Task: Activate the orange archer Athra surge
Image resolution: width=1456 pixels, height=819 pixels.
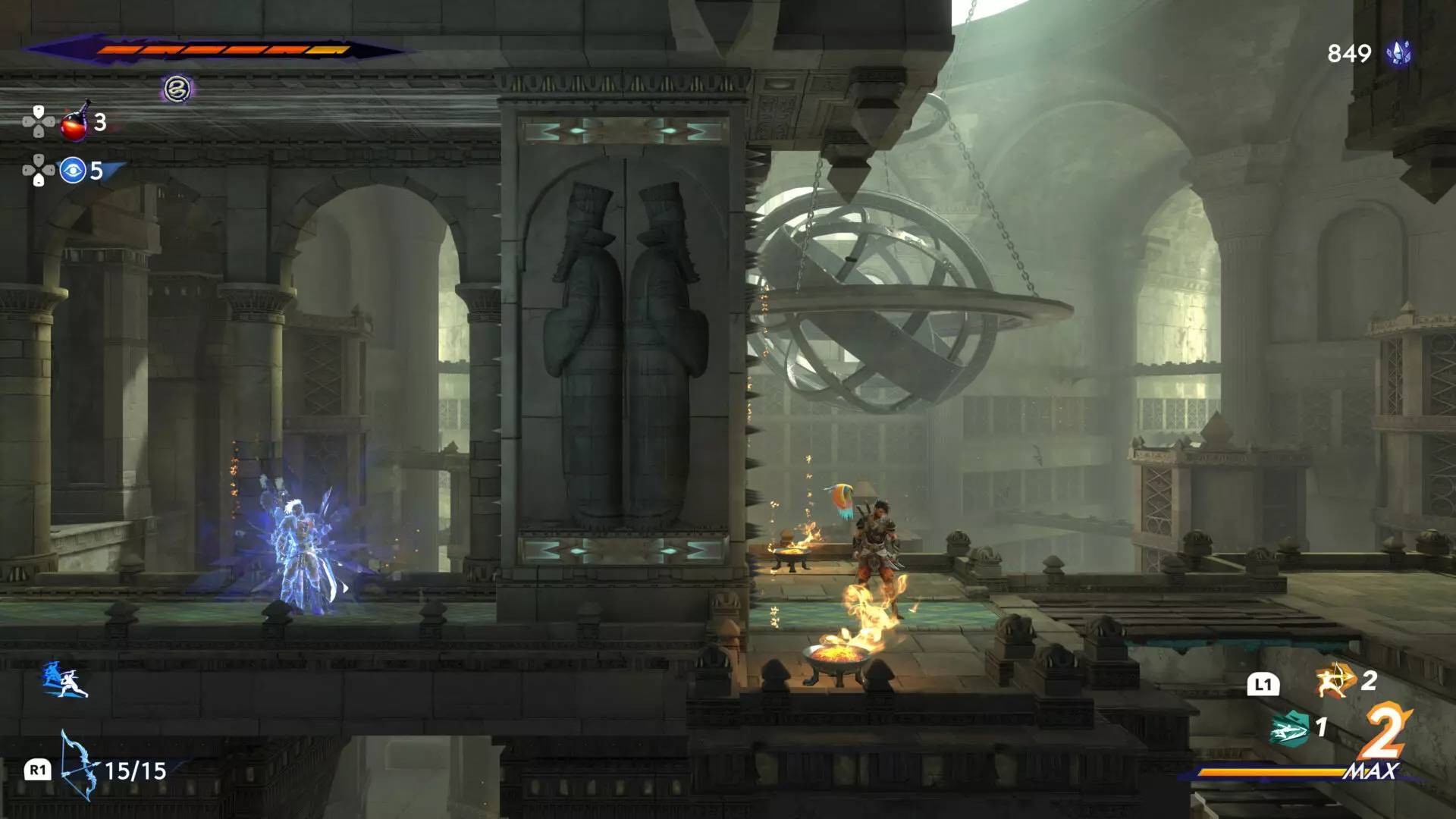Action: [1335, 680]
